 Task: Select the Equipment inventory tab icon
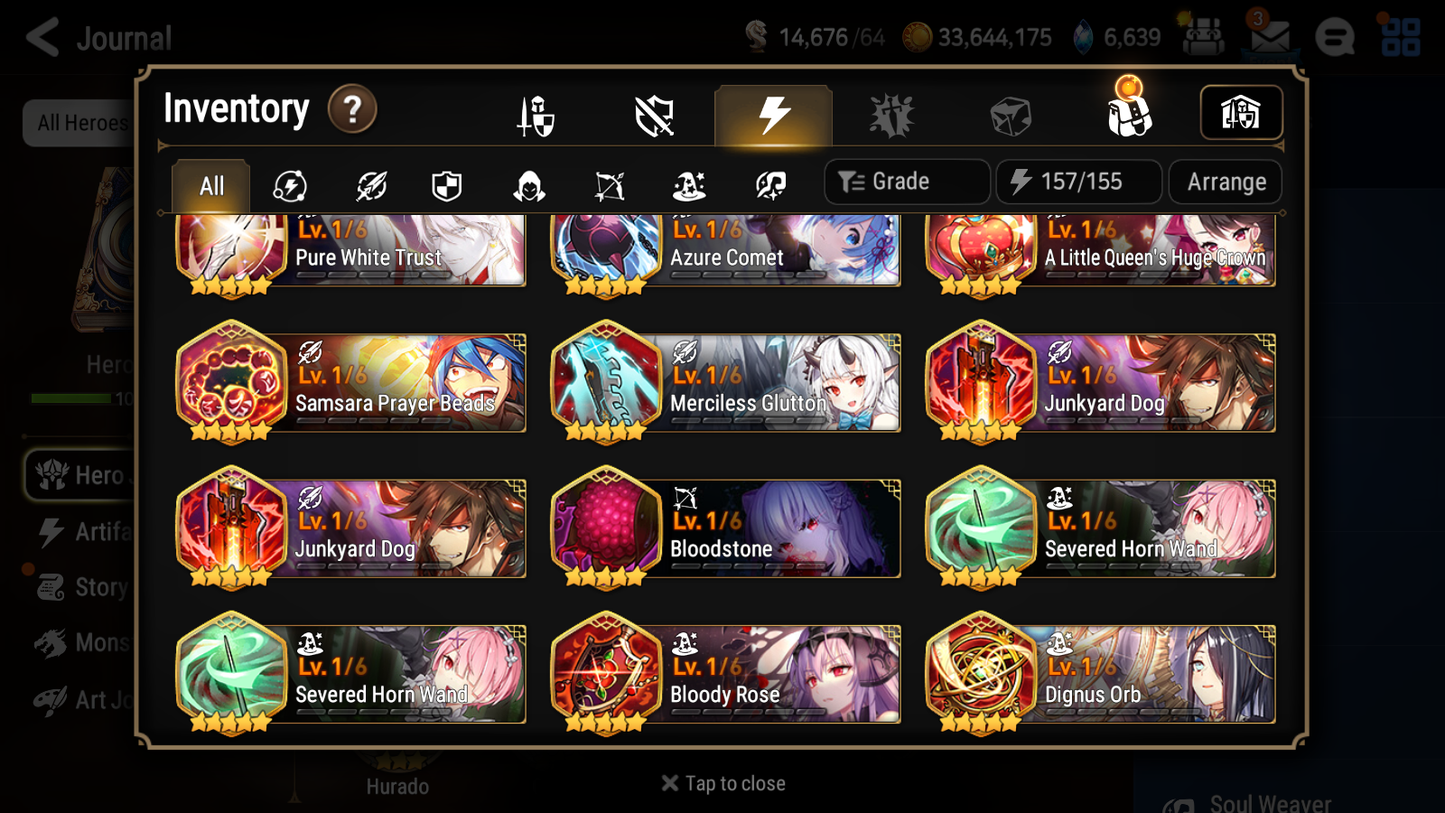coord(533,113)
